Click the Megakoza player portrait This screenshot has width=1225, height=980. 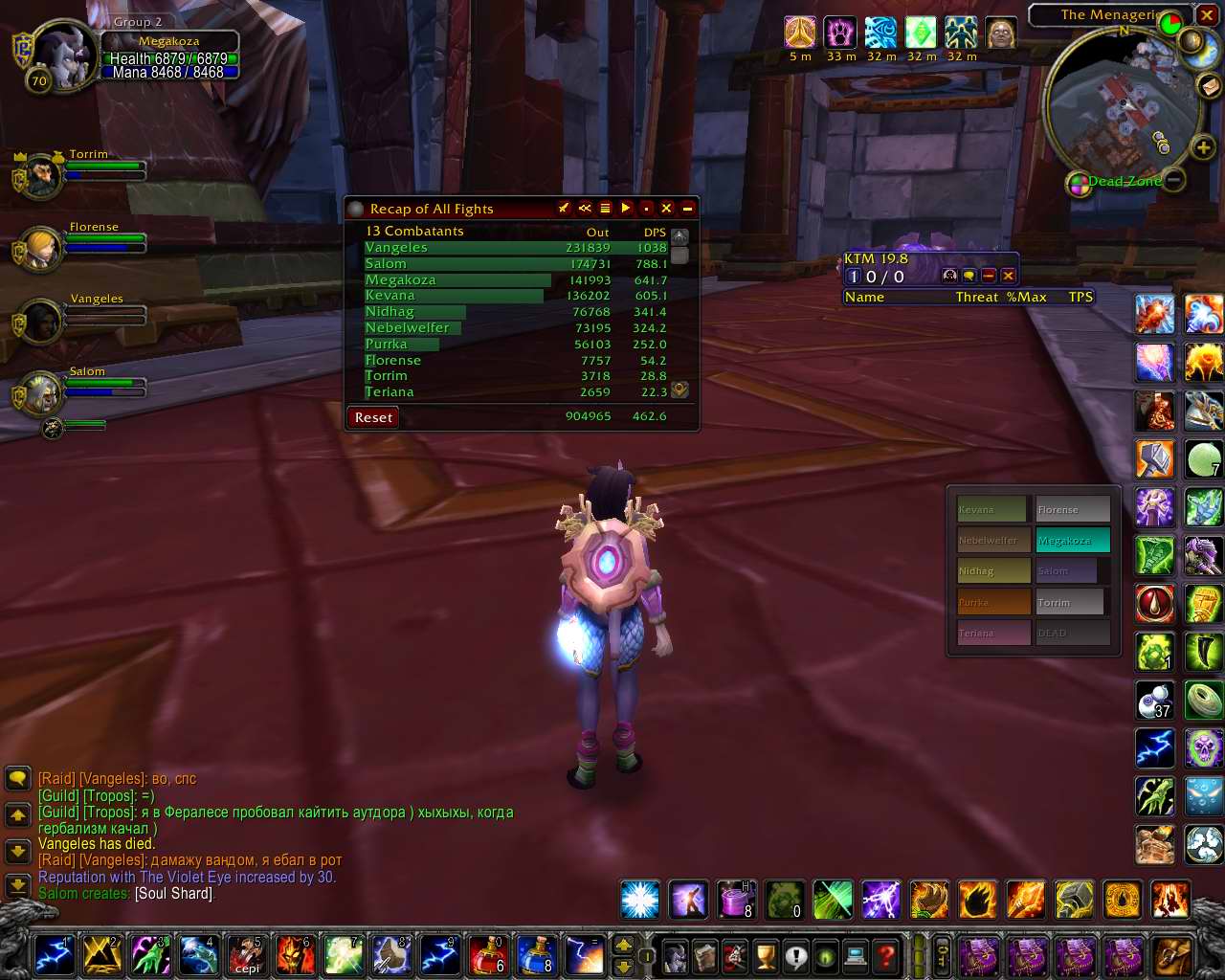coord(64,56)
